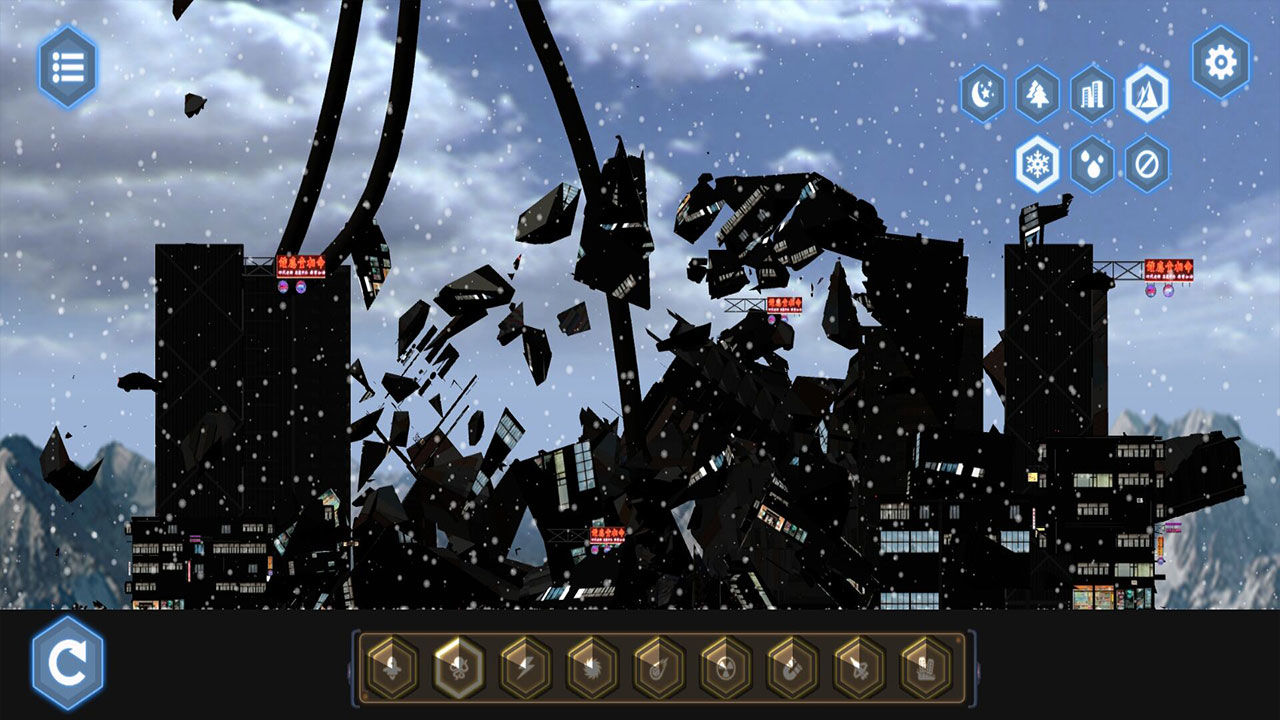Select the magnet weapon
Screen dimensions: 1280x720
793,667
